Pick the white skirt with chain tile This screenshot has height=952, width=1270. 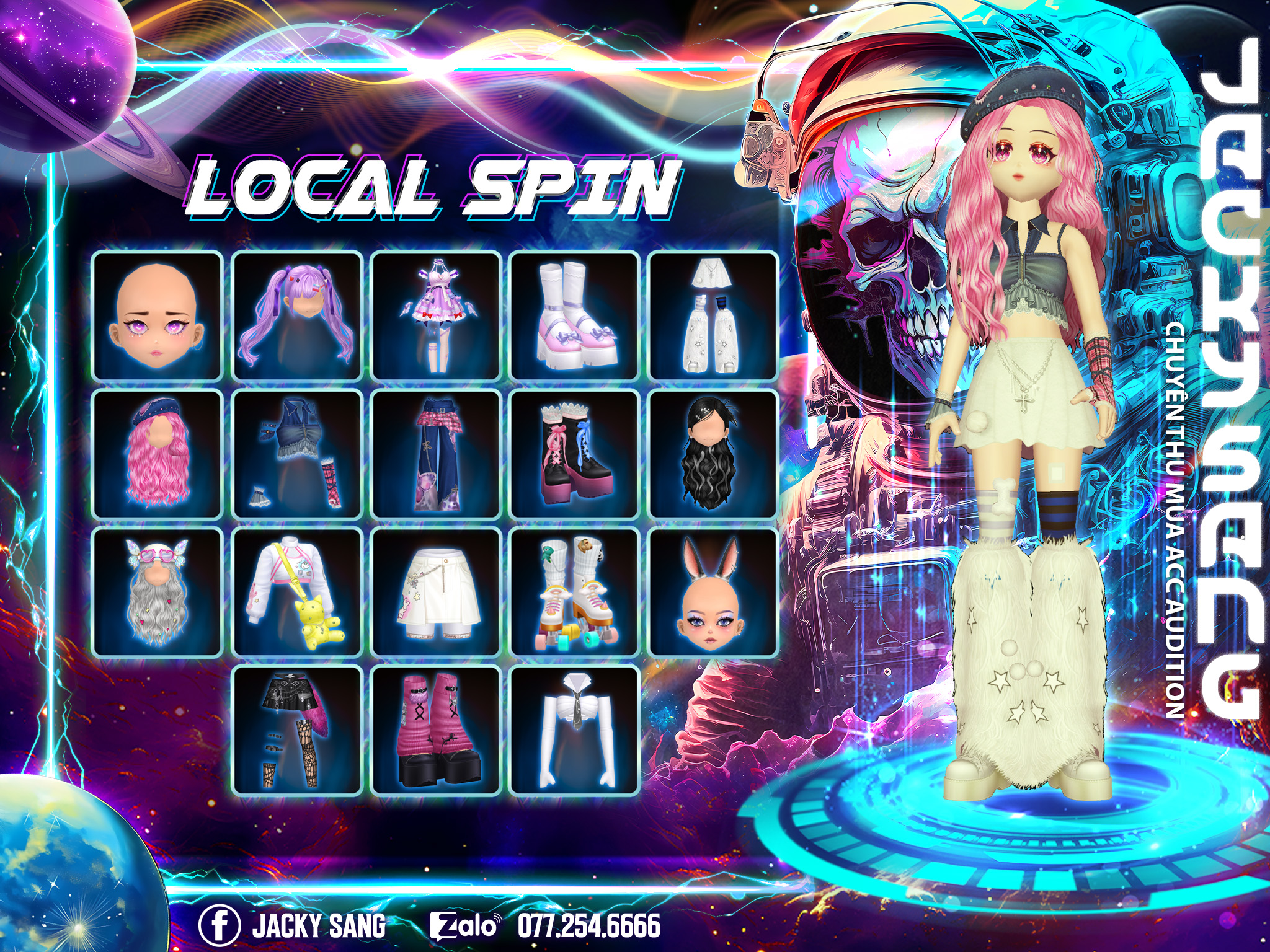point(436,593)
